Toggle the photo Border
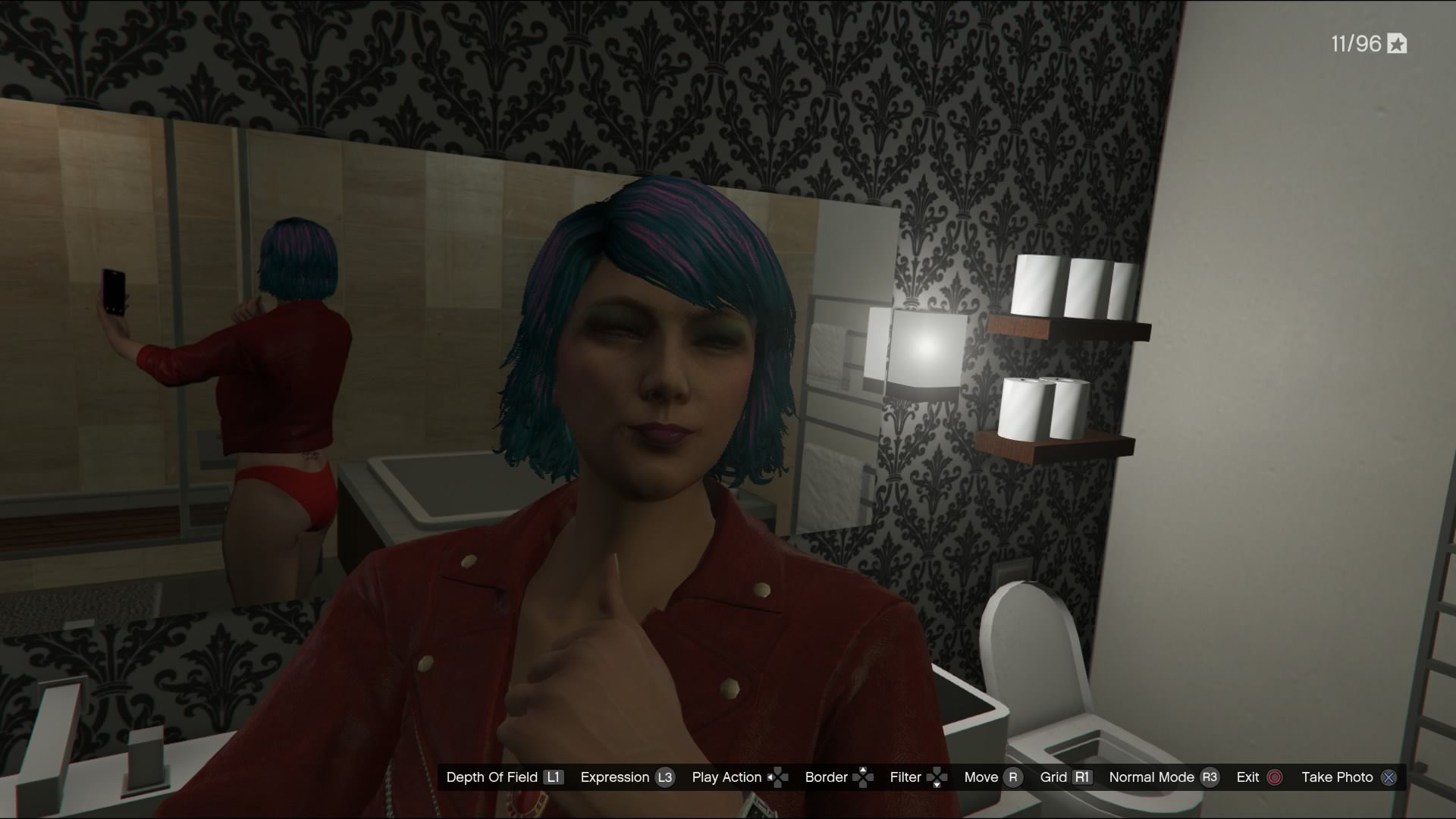The width and height of the screenshot is (1456, 819). (x=826, y=777)
